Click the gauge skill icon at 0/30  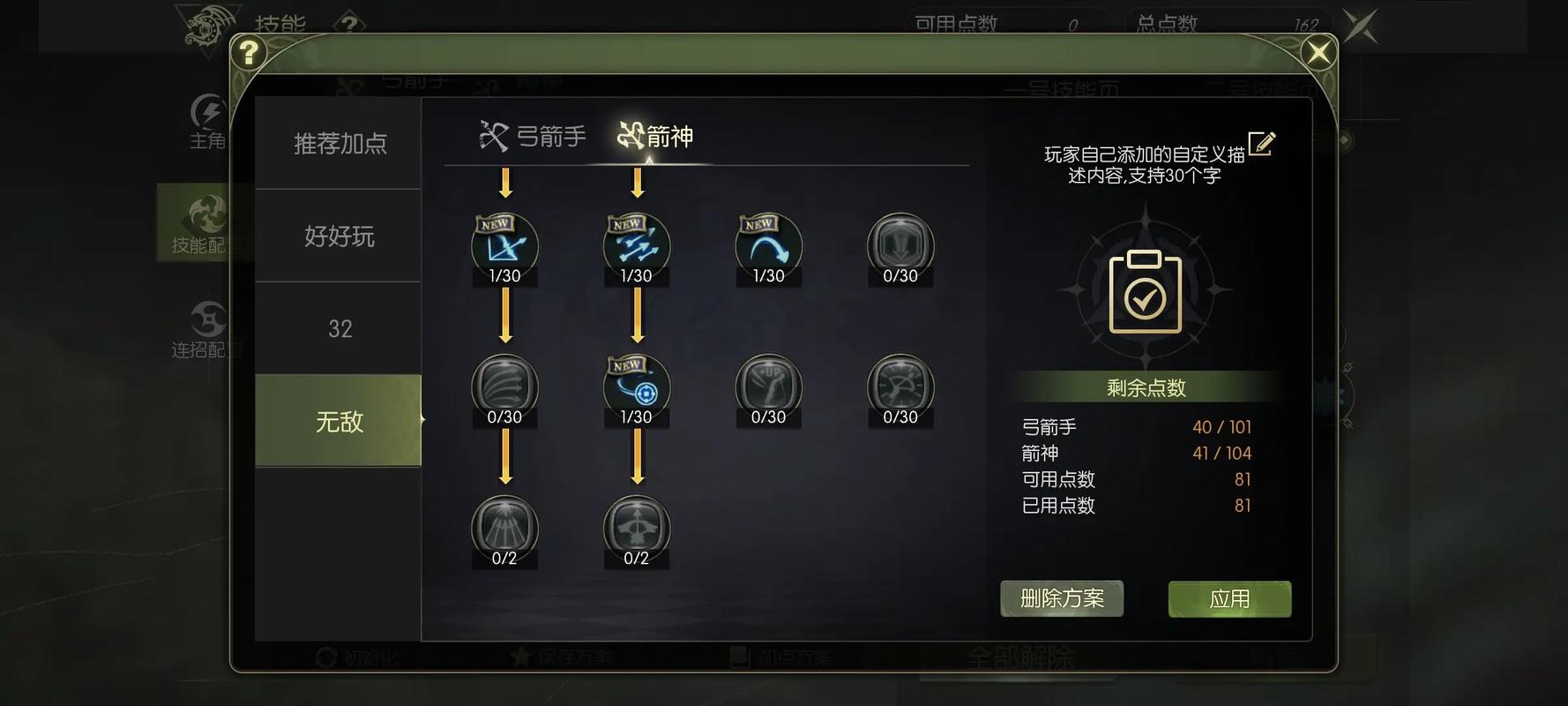click(x=899, y=388)
